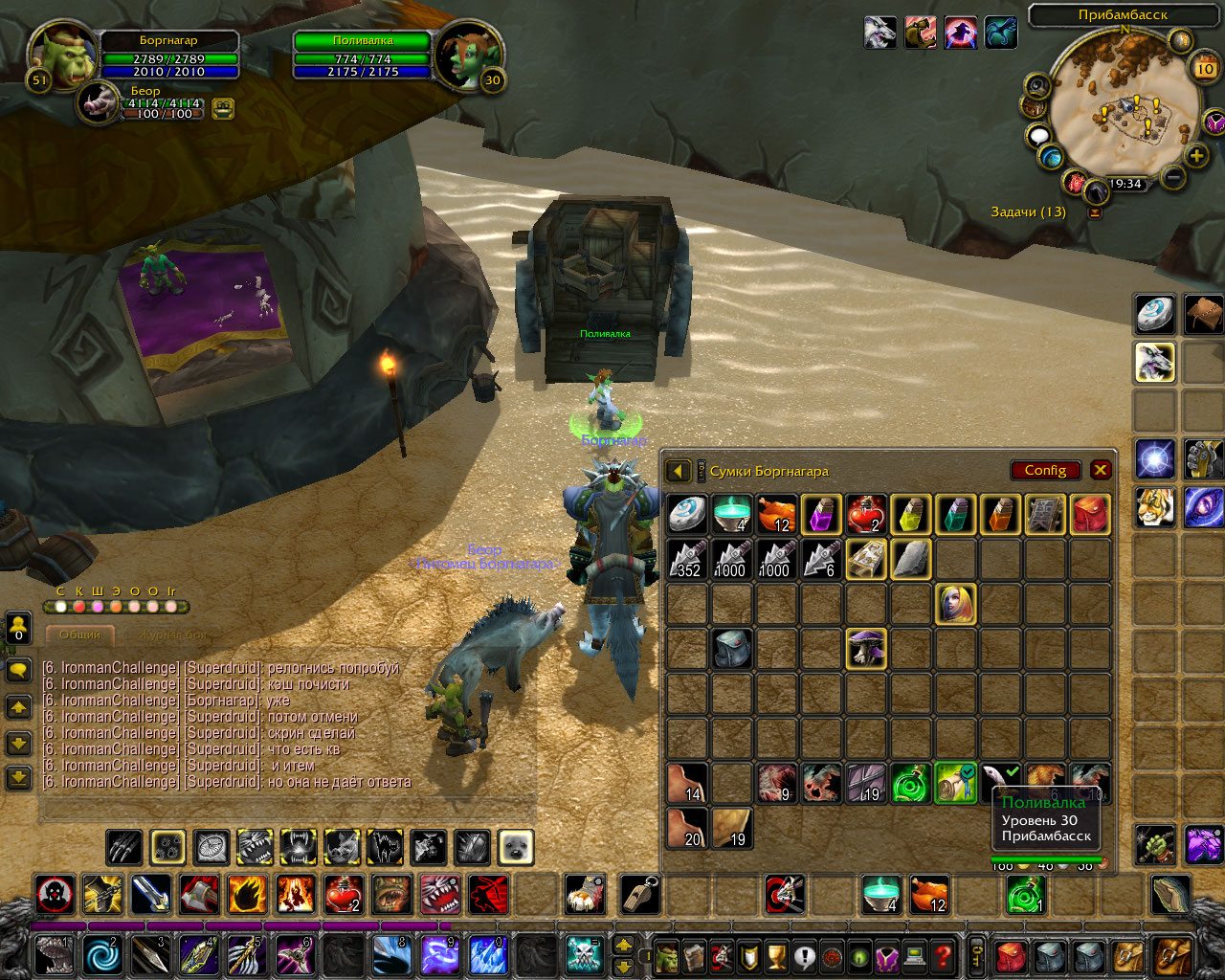Activate the blue swirl ability in slot 2
This screenshot has width=1225, height=980.
(x=102, y=955)
